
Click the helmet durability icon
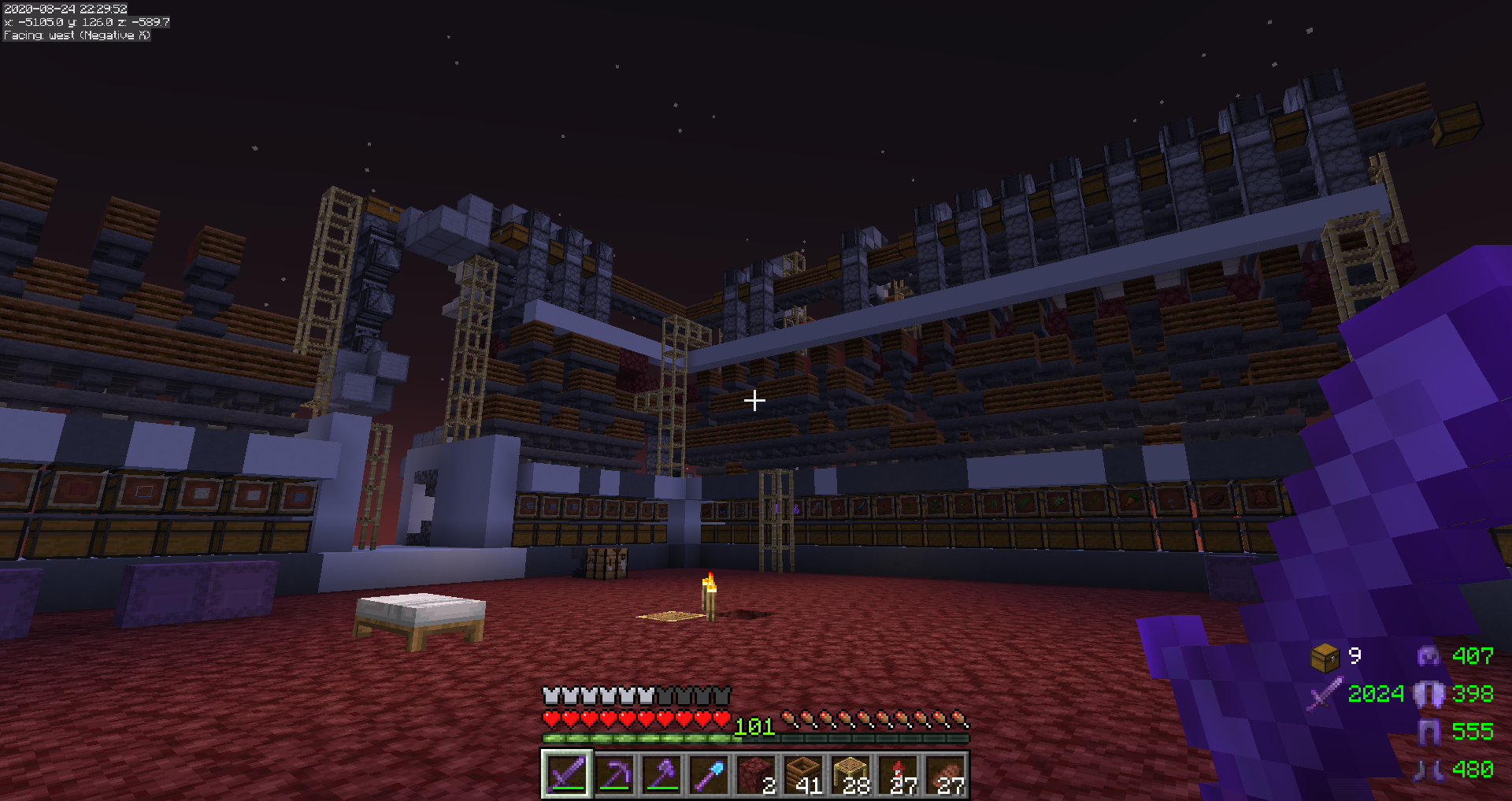point(1429,656)
